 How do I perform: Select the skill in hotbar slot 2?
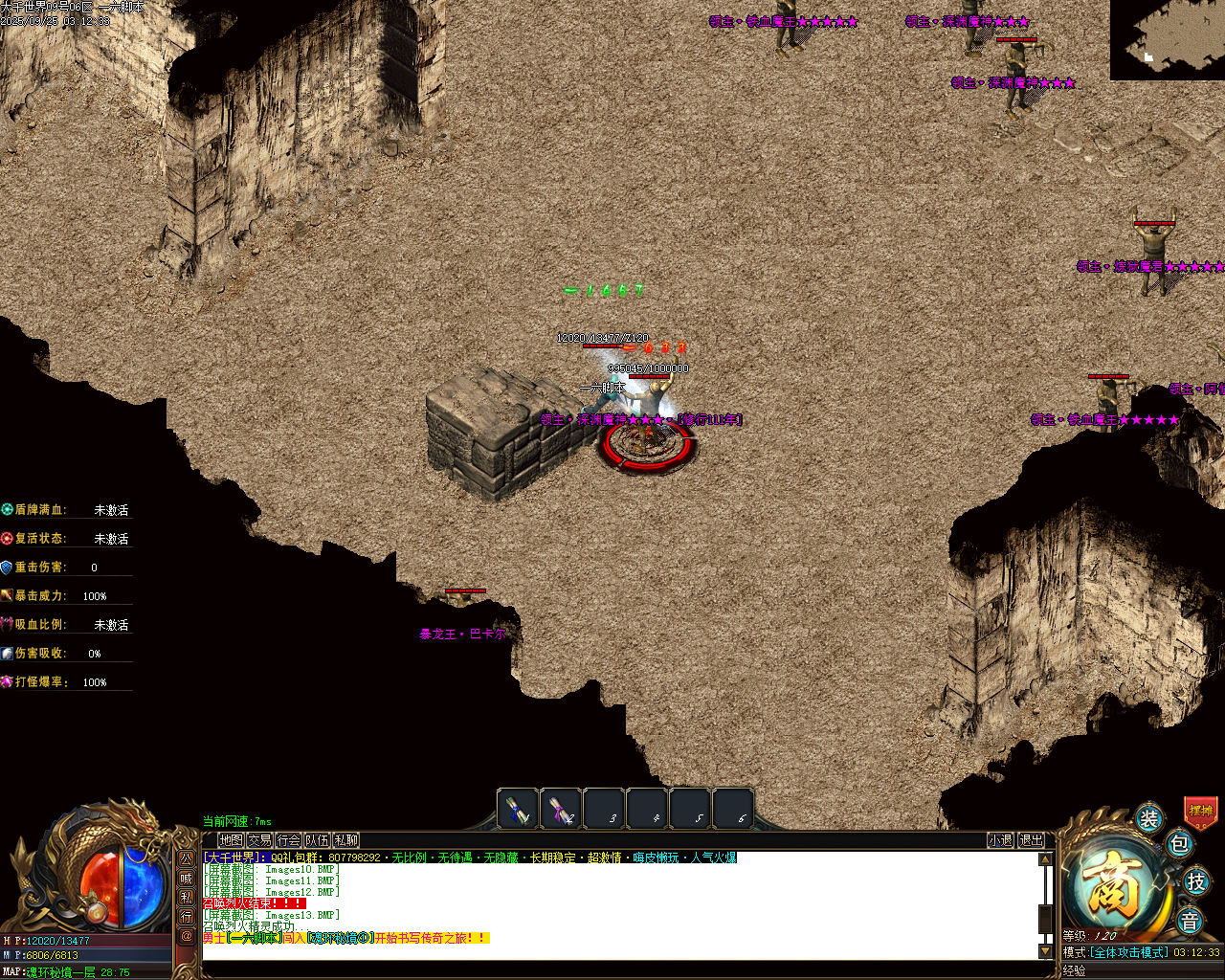coord(561,809)
